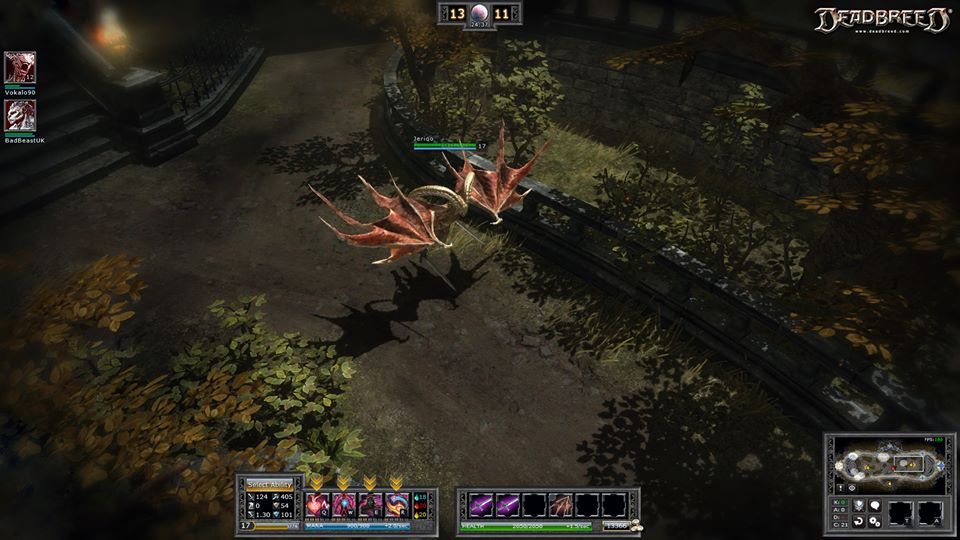Select the slot labeled A

pyautogui.click(x=931, y=514)
